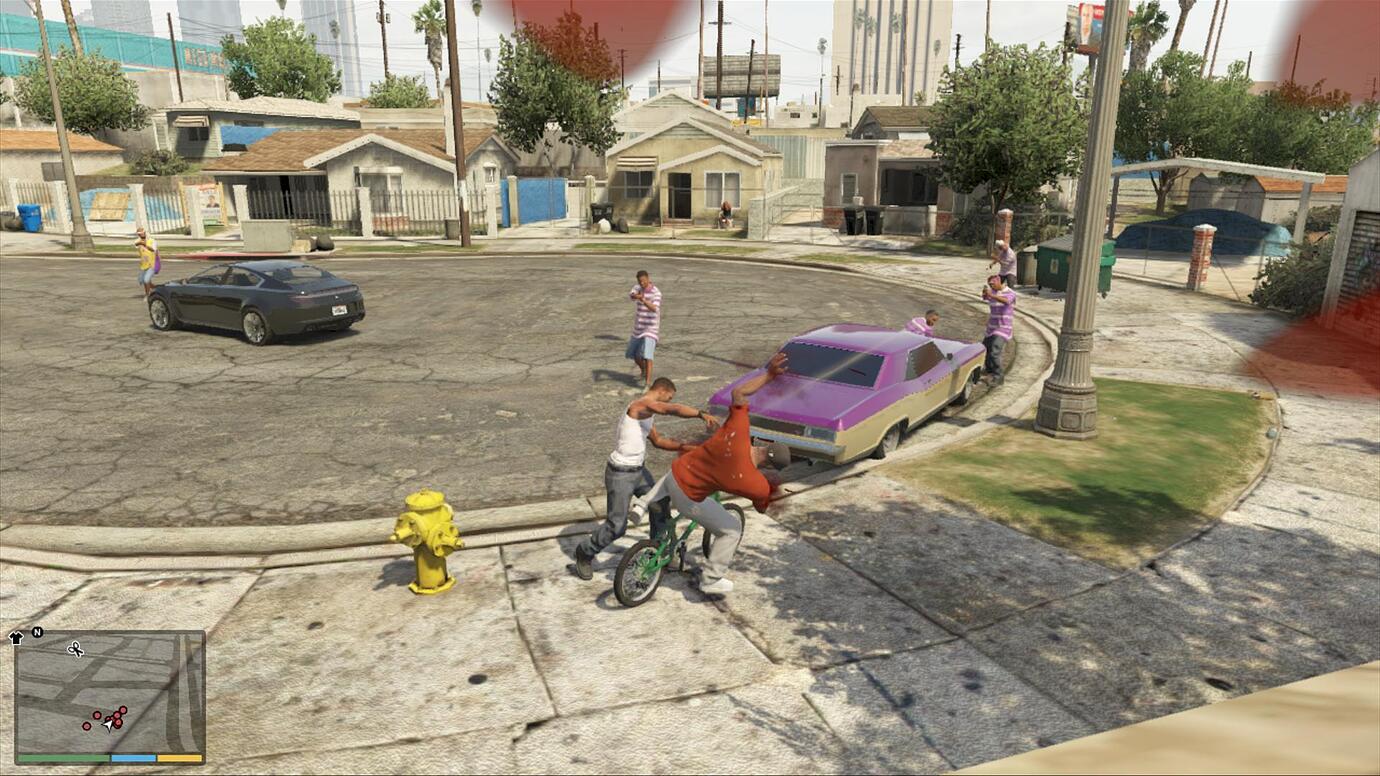Click the yellow special ability bar under minimap
The width and height of the screenshot is (1380, 776).
[x=179, y=757]
